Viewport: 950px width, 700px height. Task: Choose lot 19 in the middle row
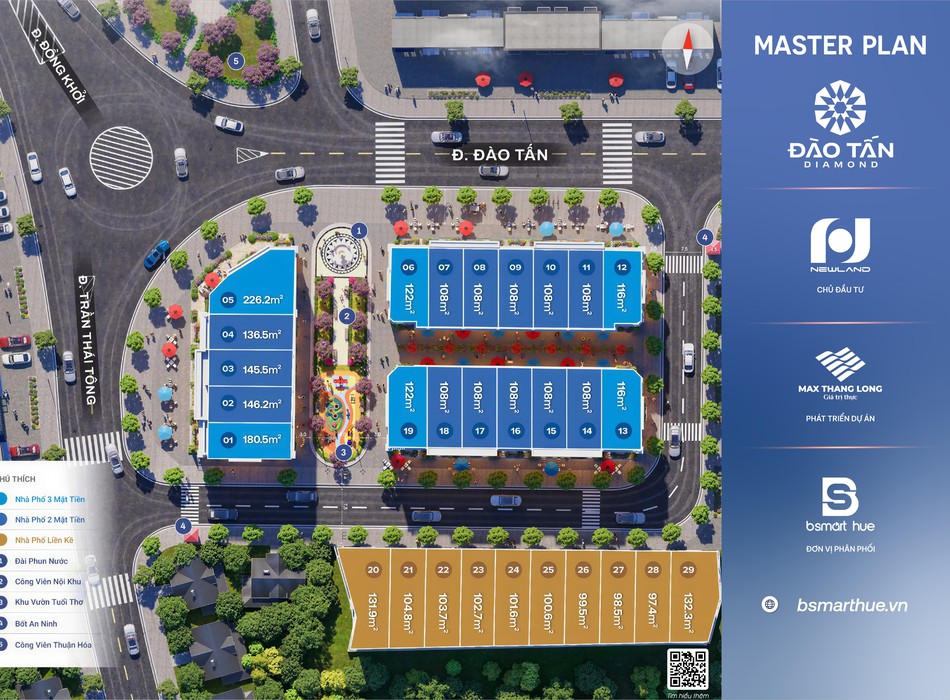pyautogui.click(x=408, y=410)
